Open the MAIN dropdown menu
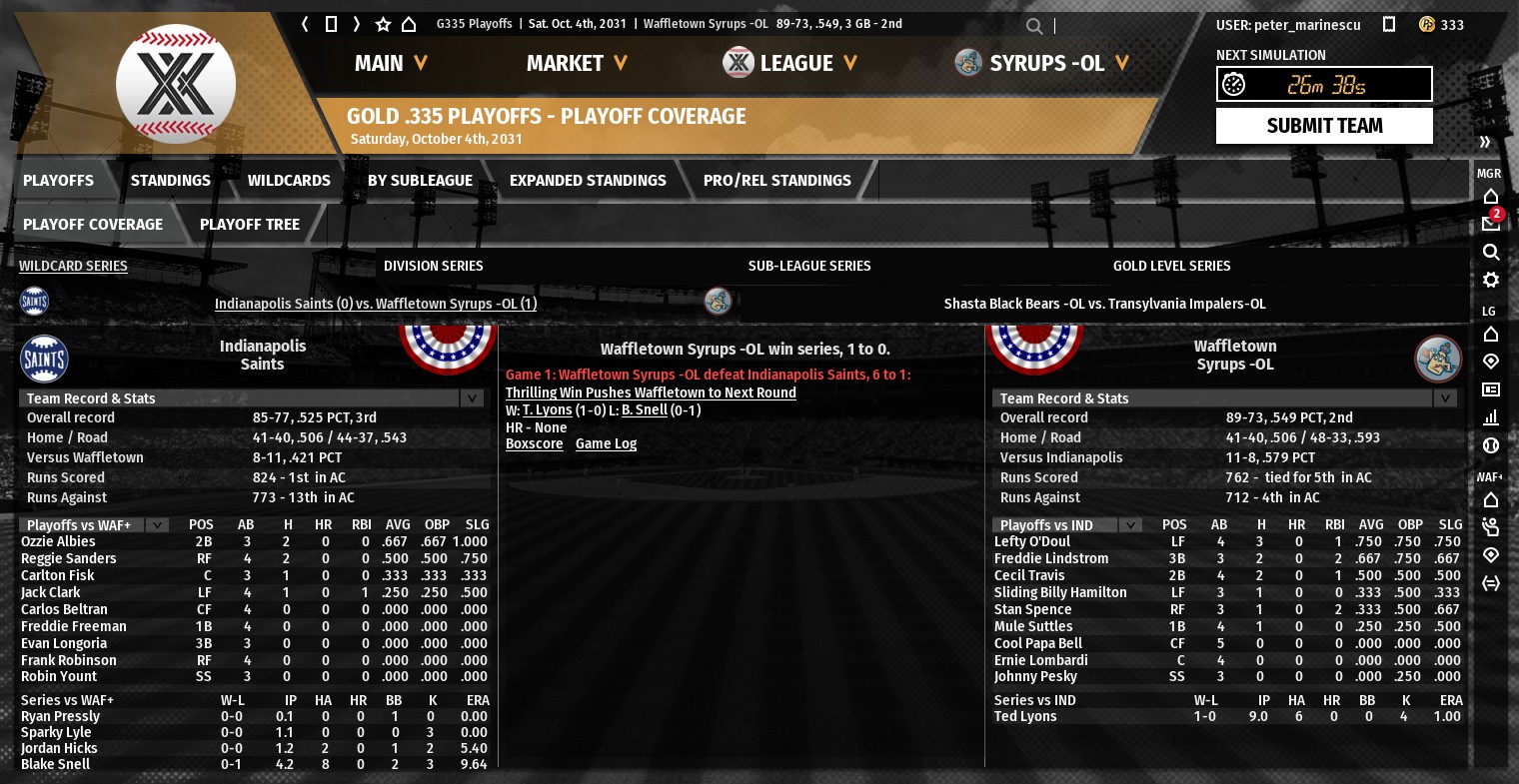 391,63
